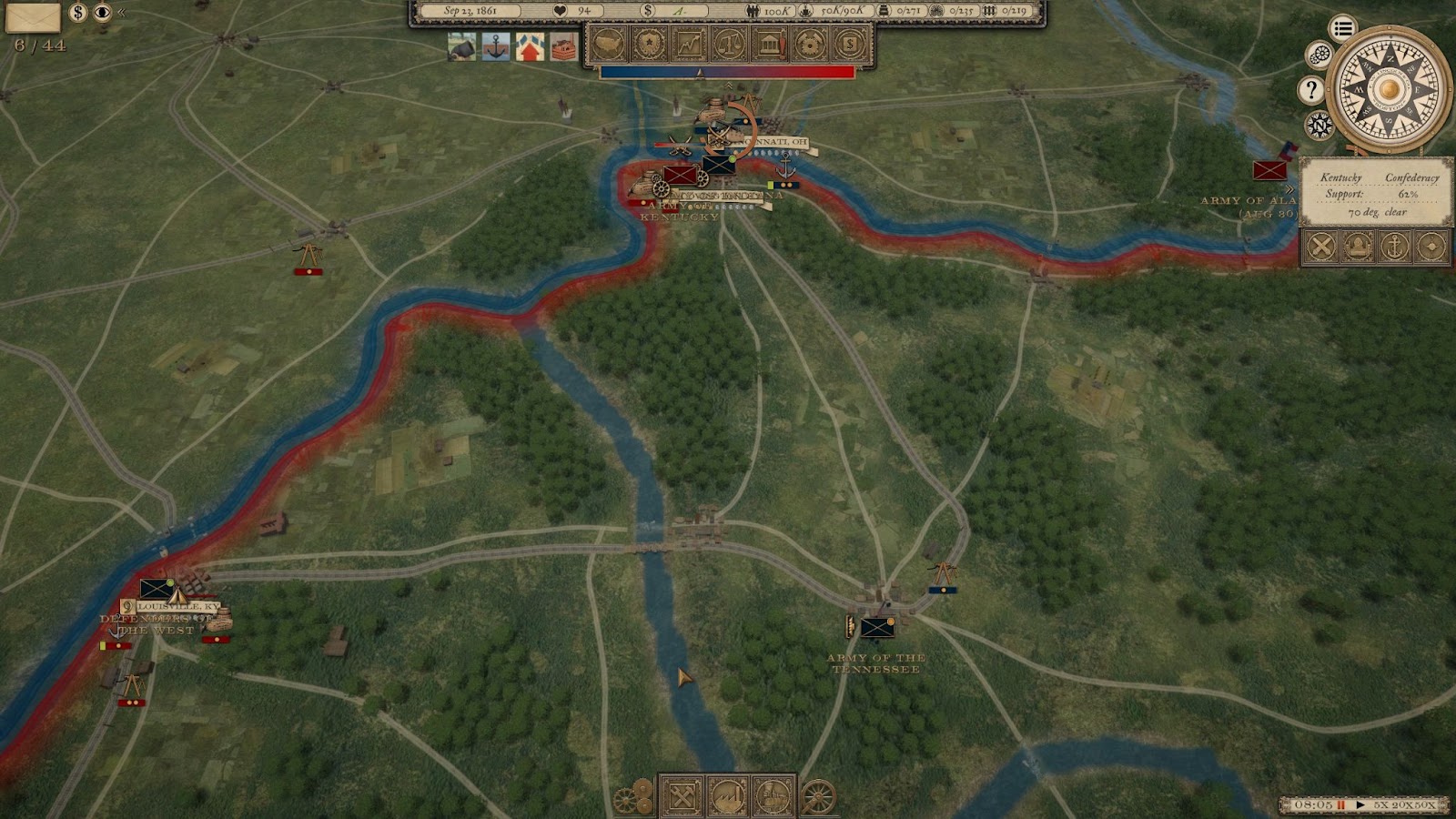Set game speed to 50X
Screen dimensions: 1456x819
pos(1426,805)
